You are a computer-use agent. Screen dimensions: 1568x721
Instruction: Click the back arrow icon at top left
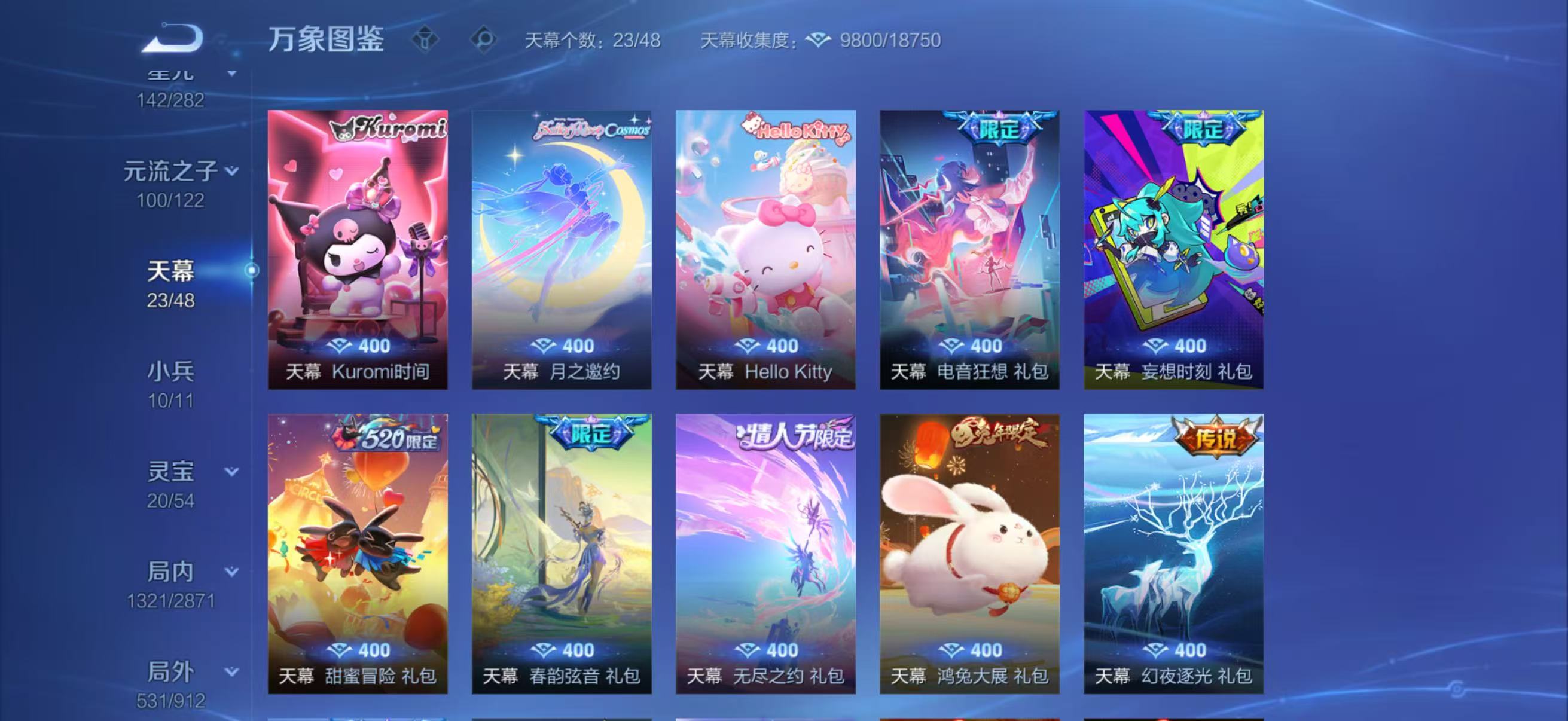(172, 38)
